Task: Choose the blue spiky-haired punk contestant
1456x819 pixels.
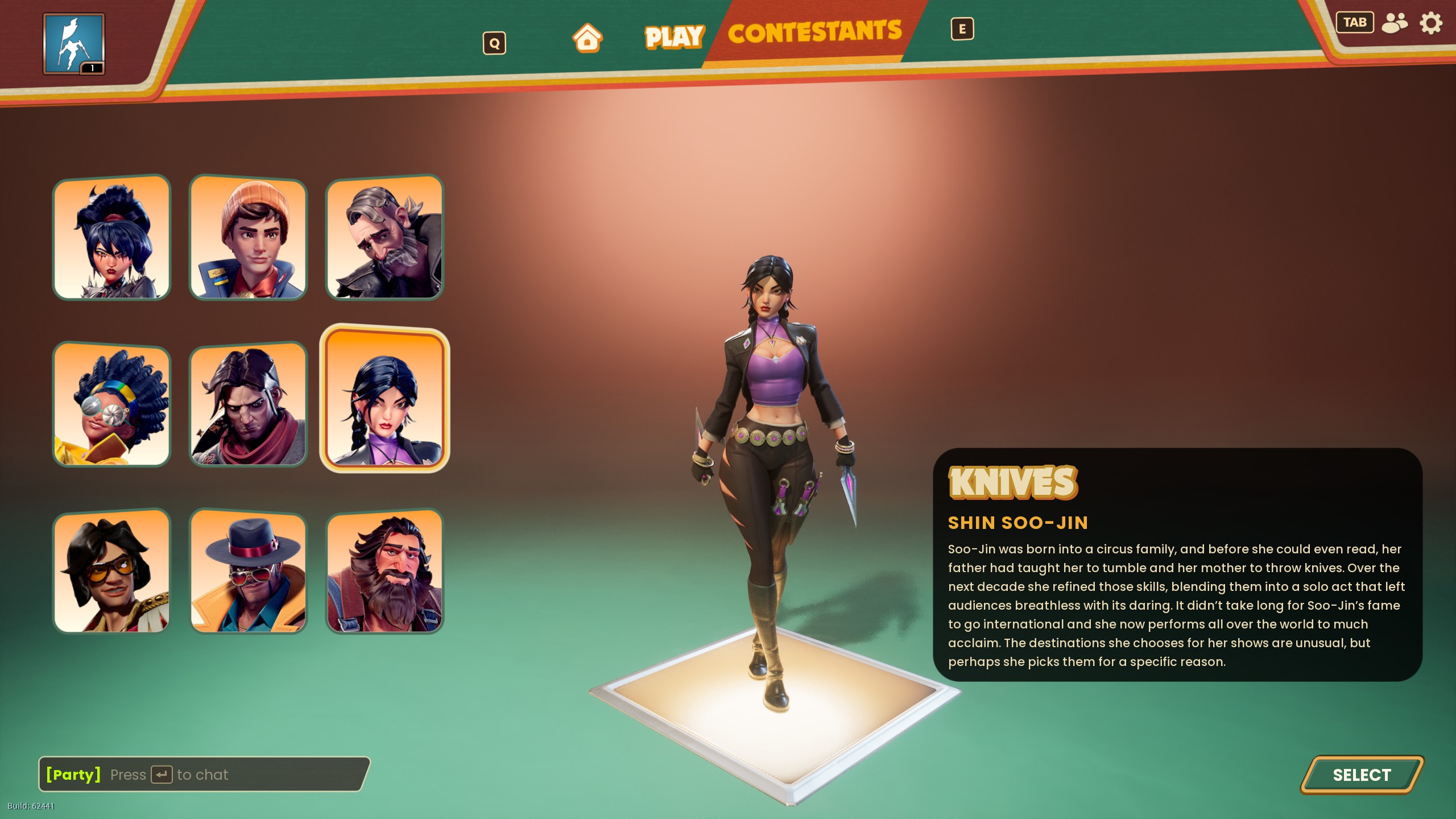Action: (x=111, y=238)
